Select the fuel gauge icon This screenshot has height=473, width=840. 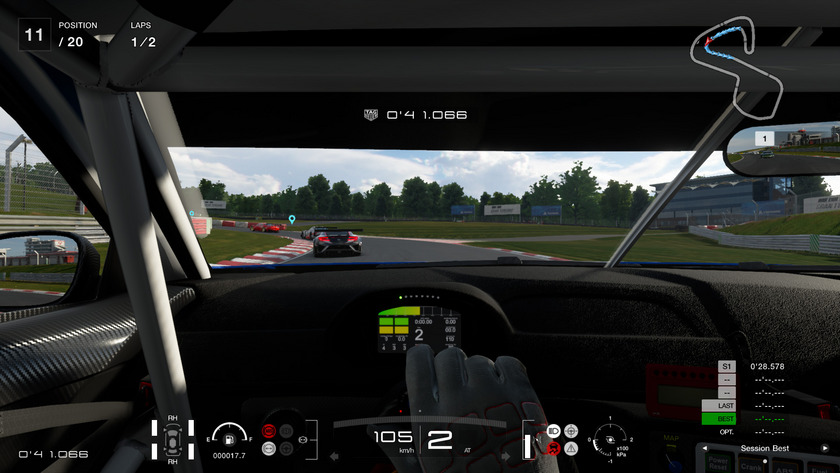tap(231, 437)
